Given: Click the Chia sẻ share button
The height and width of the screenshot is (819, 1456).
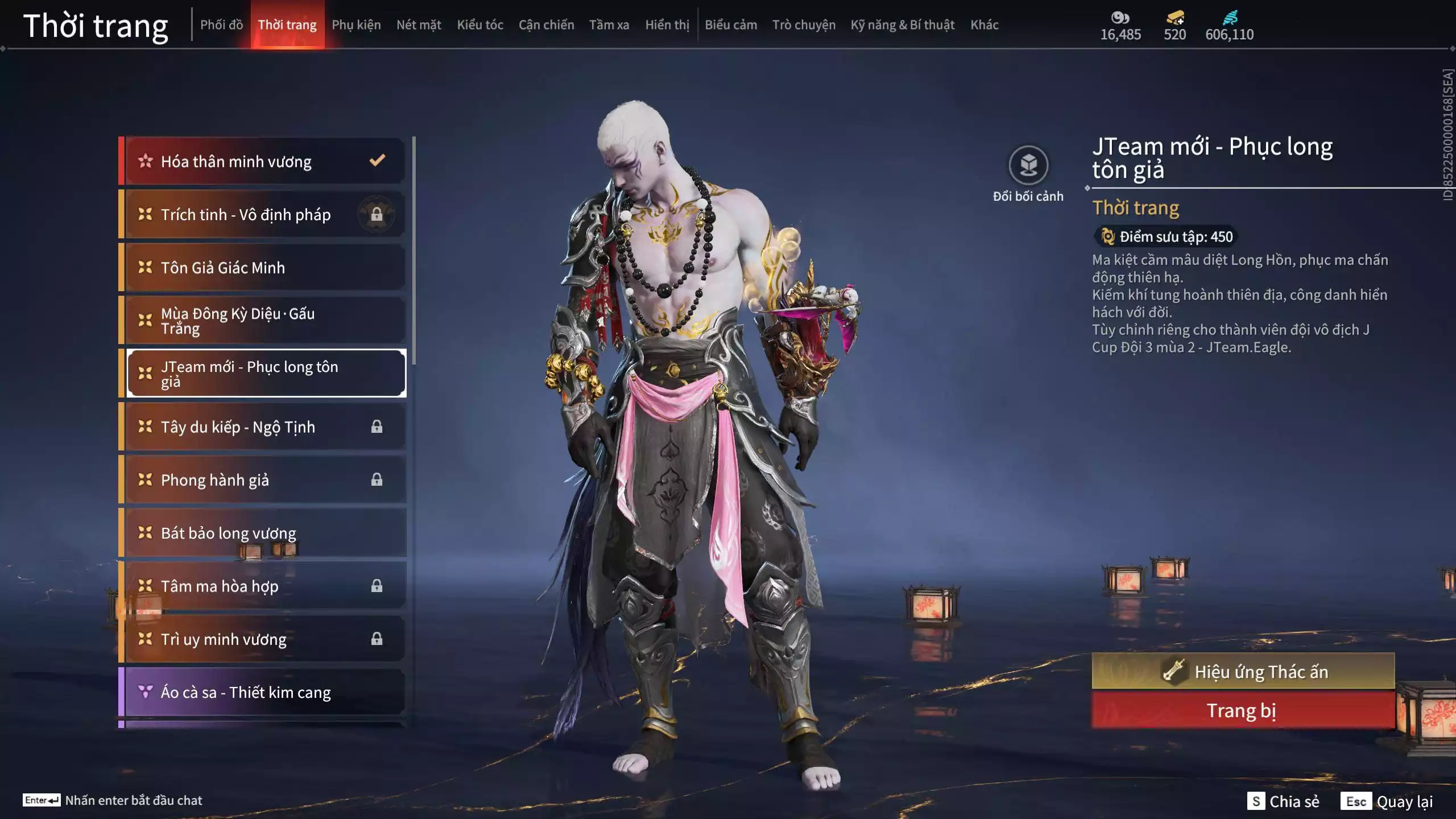Looking at the screenshot, I should click(x=1283, y=801).
